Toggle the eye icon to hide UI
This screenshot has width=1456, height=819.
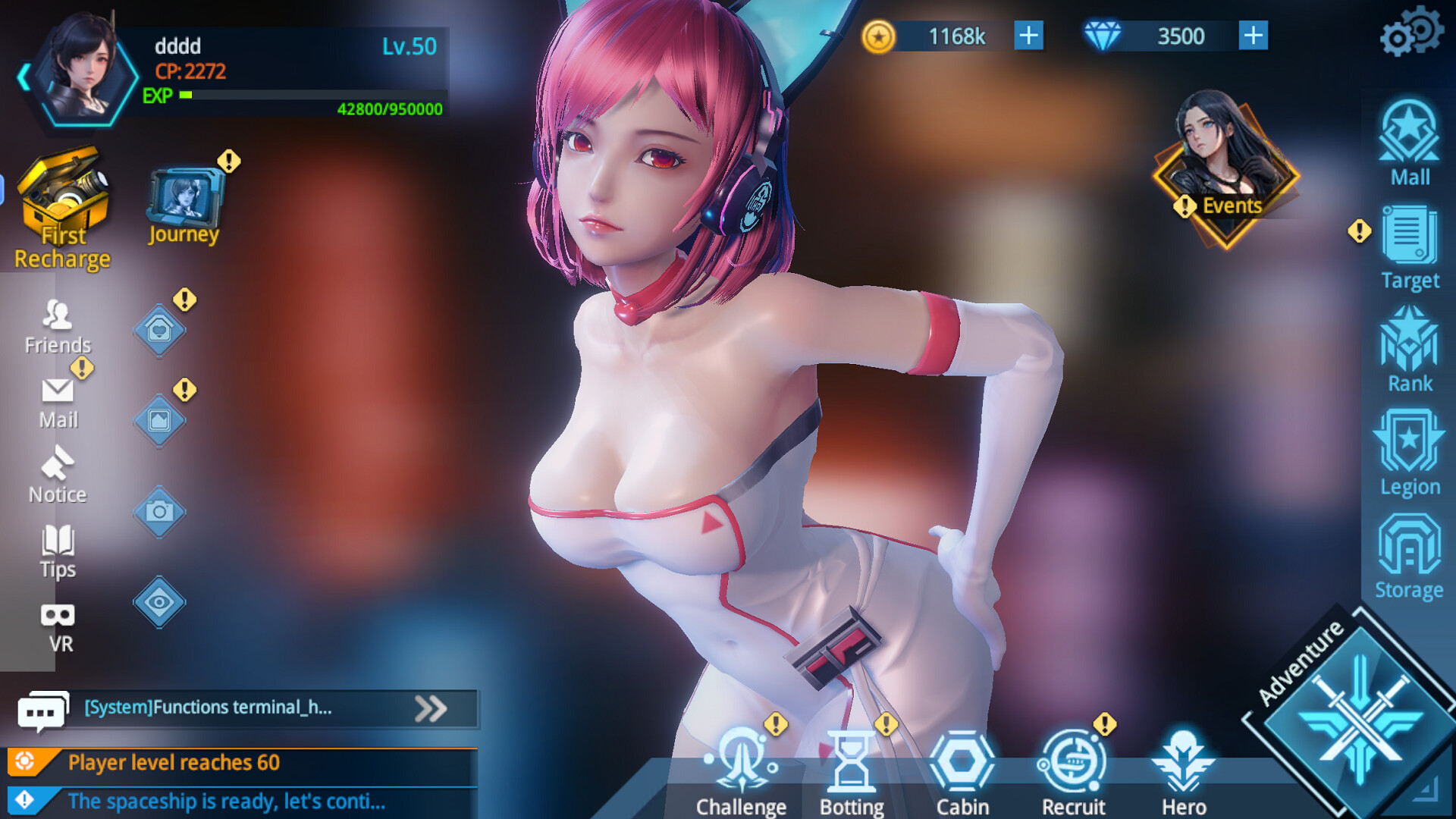click(x=159, y=603)
